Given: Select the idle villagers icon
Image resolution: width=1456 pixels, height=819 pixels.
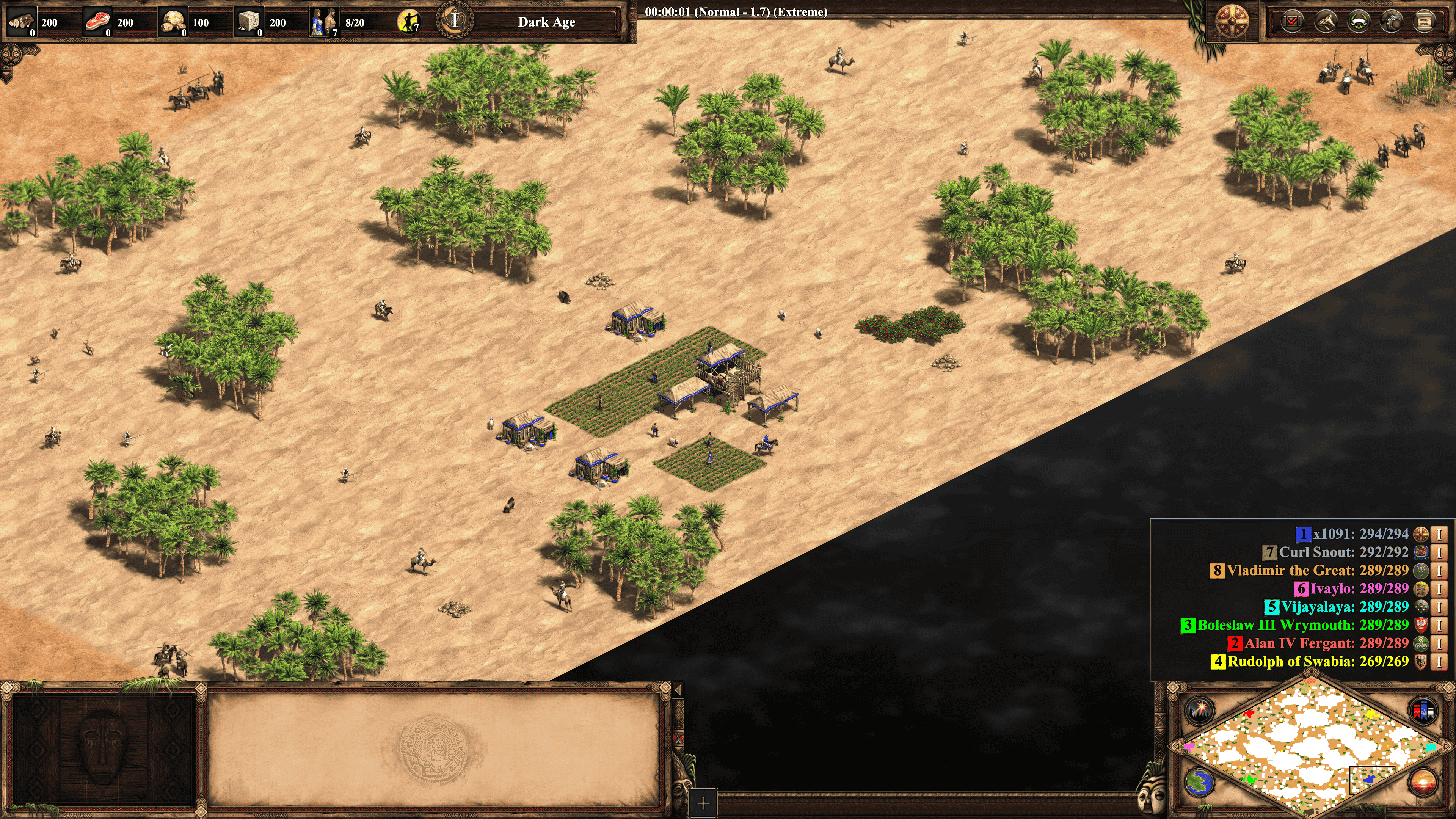Looking at the screenshot, I should click(x=408, y=22).
